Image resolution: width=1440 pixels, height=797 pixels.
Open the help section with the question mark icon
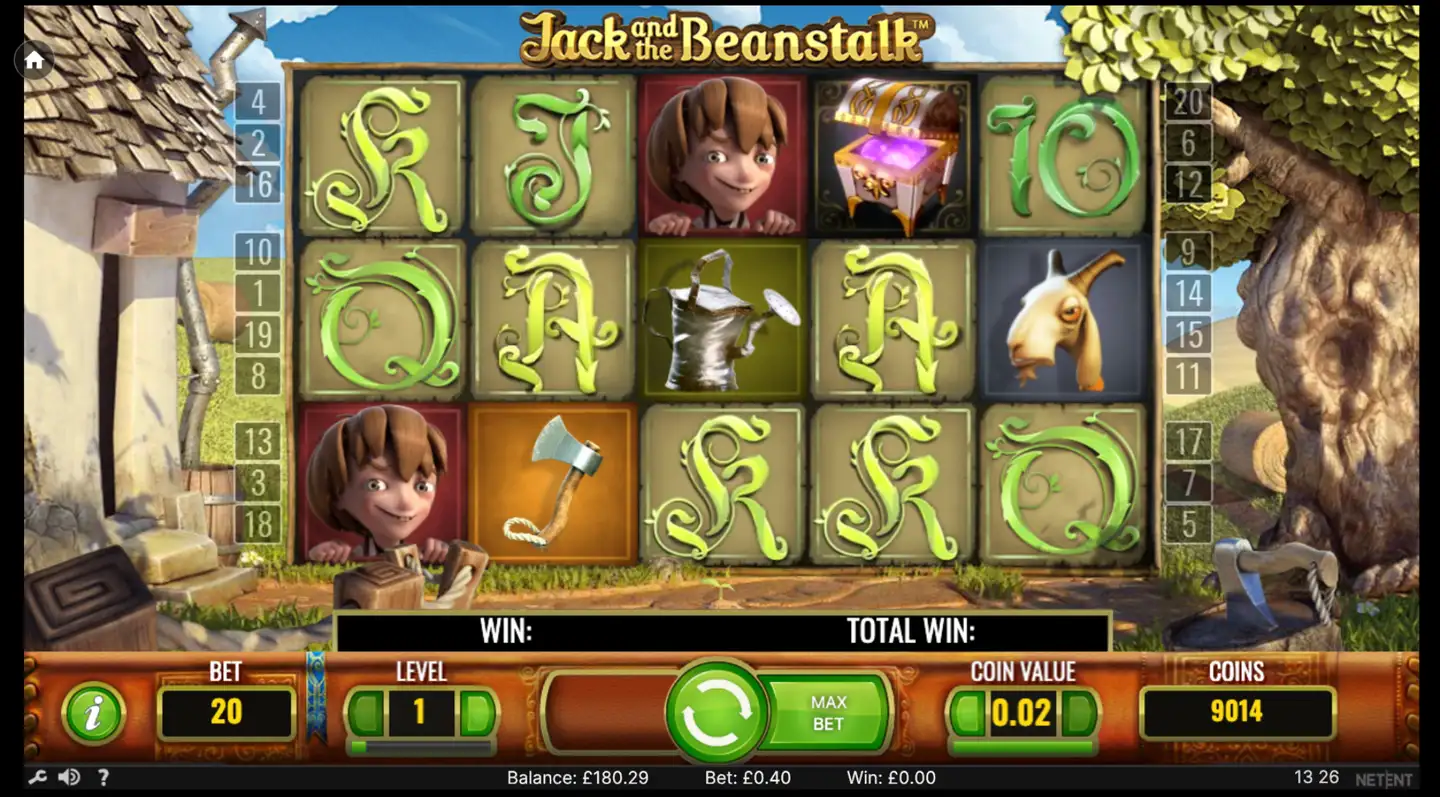pyautogui.click(x=104, y=777)
